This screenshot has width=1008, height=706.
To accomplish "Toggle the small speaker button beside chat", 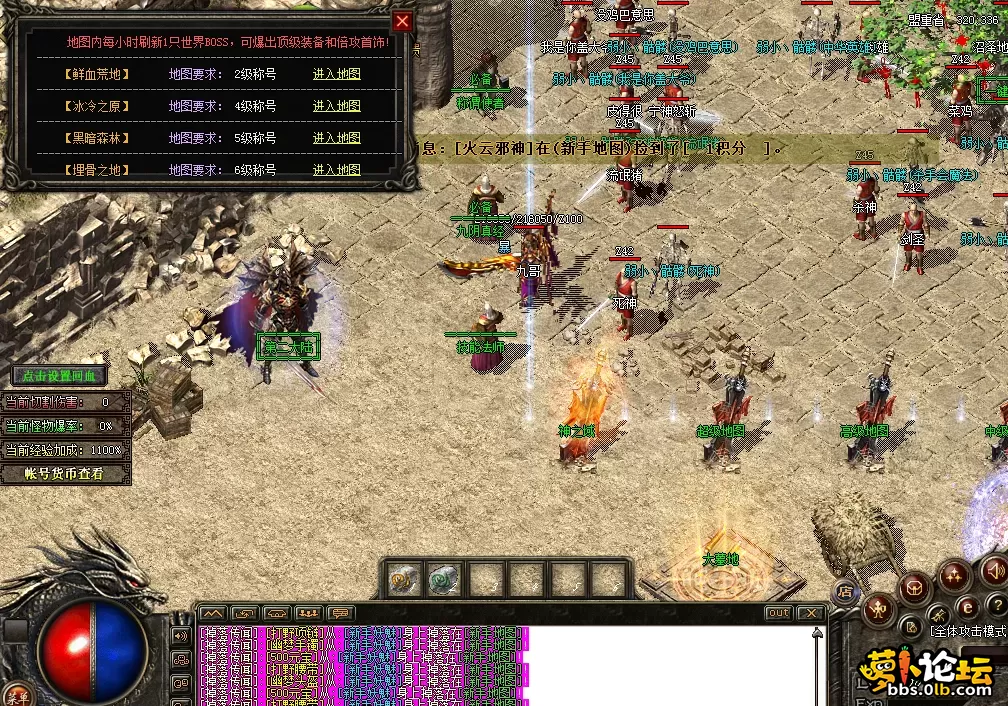I will pyautogui.click(x=181, y=635).
